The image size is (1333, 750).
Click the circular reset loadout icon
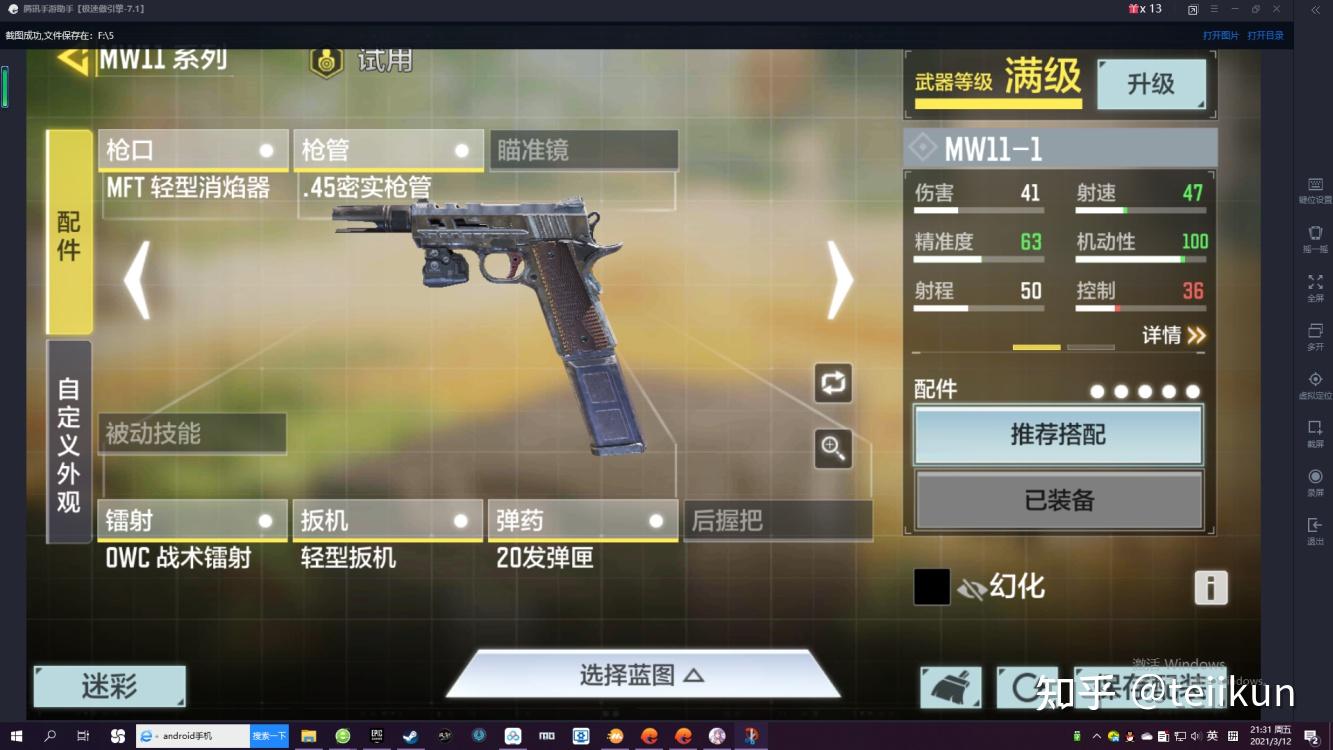tap(1026, 688)
